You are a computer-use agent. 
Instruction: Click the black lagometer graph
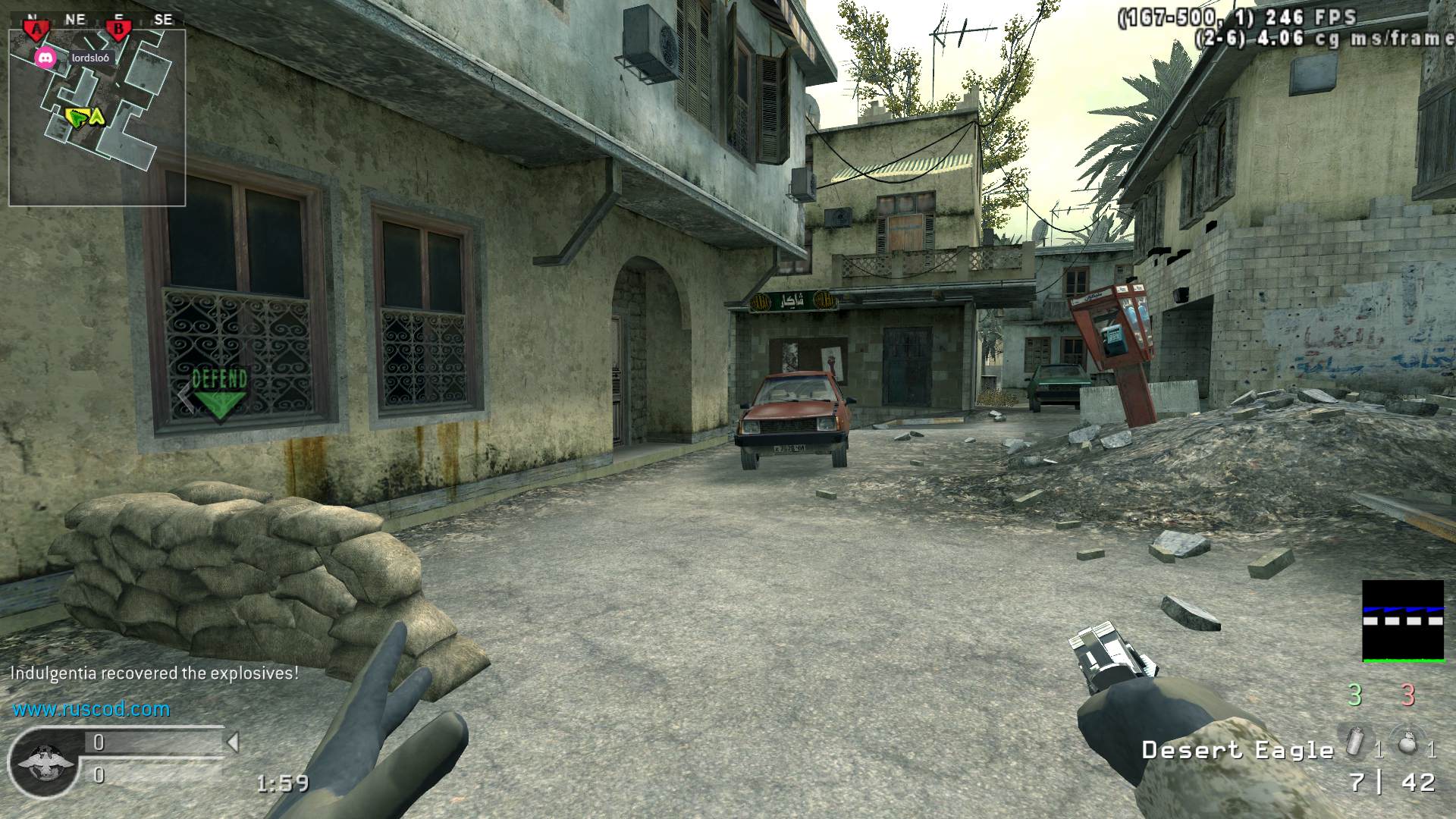(1402, 621)
